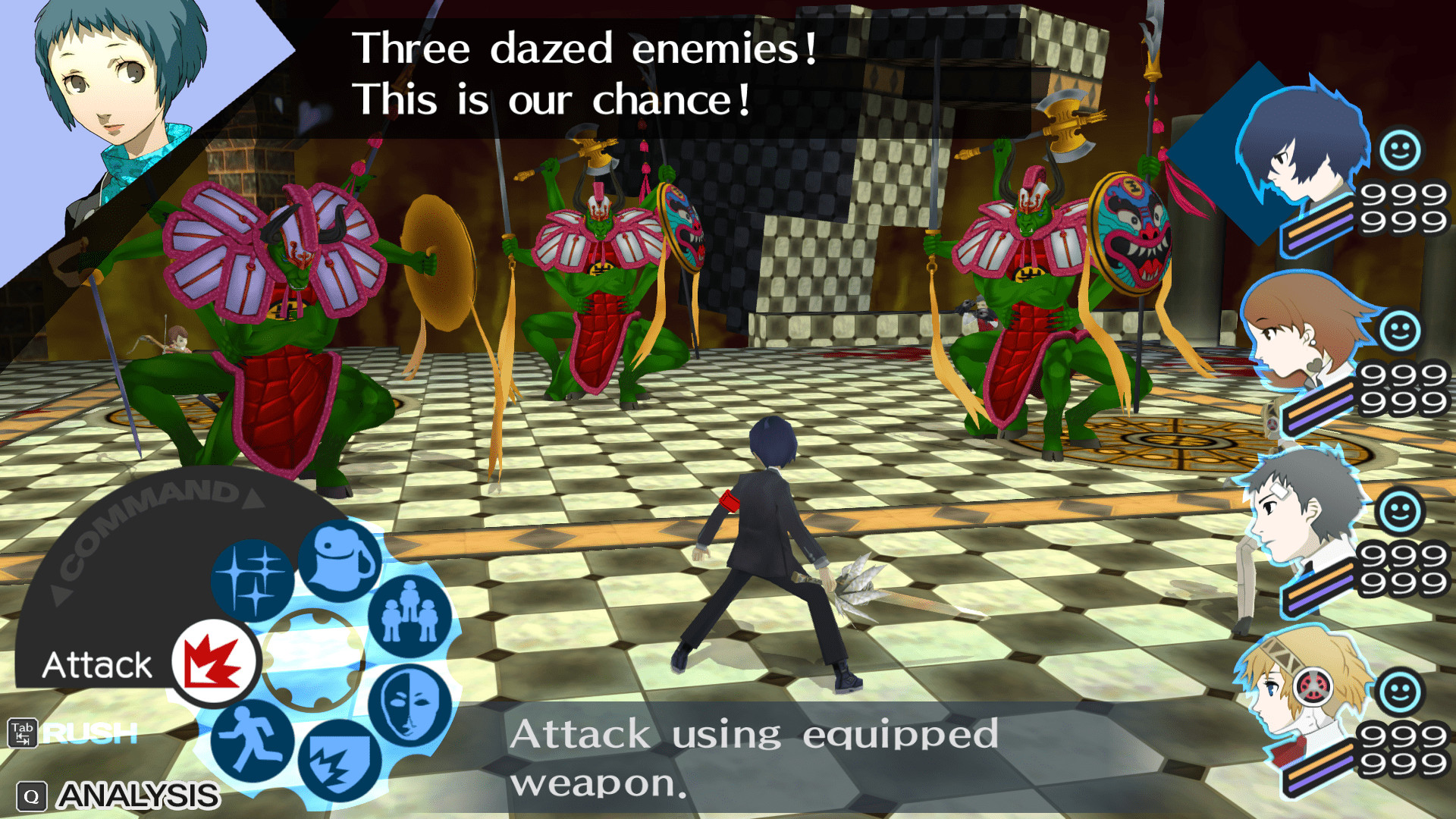Click the RUSH text label
Viewport: 1456px width, 819px height.
click(87, 733)
